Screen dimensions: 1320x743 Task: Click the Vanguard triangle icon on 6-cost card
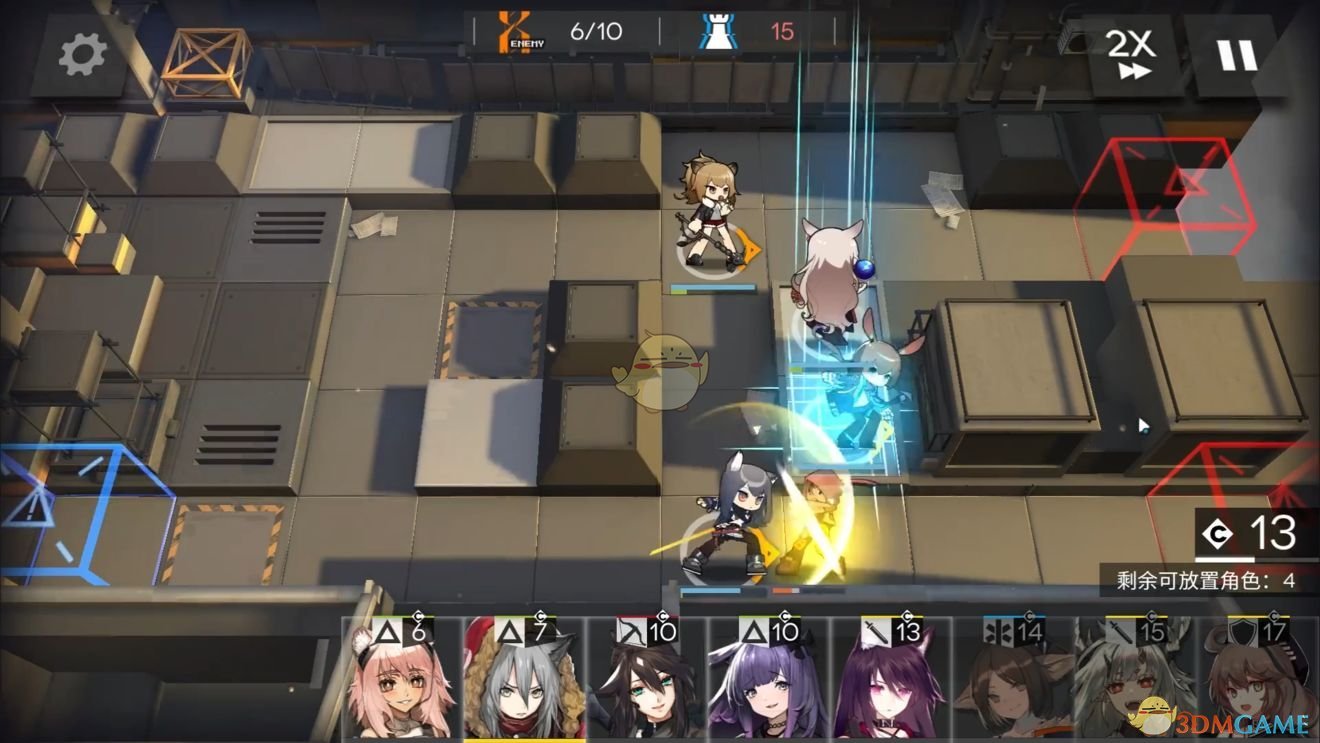[389, 632]
